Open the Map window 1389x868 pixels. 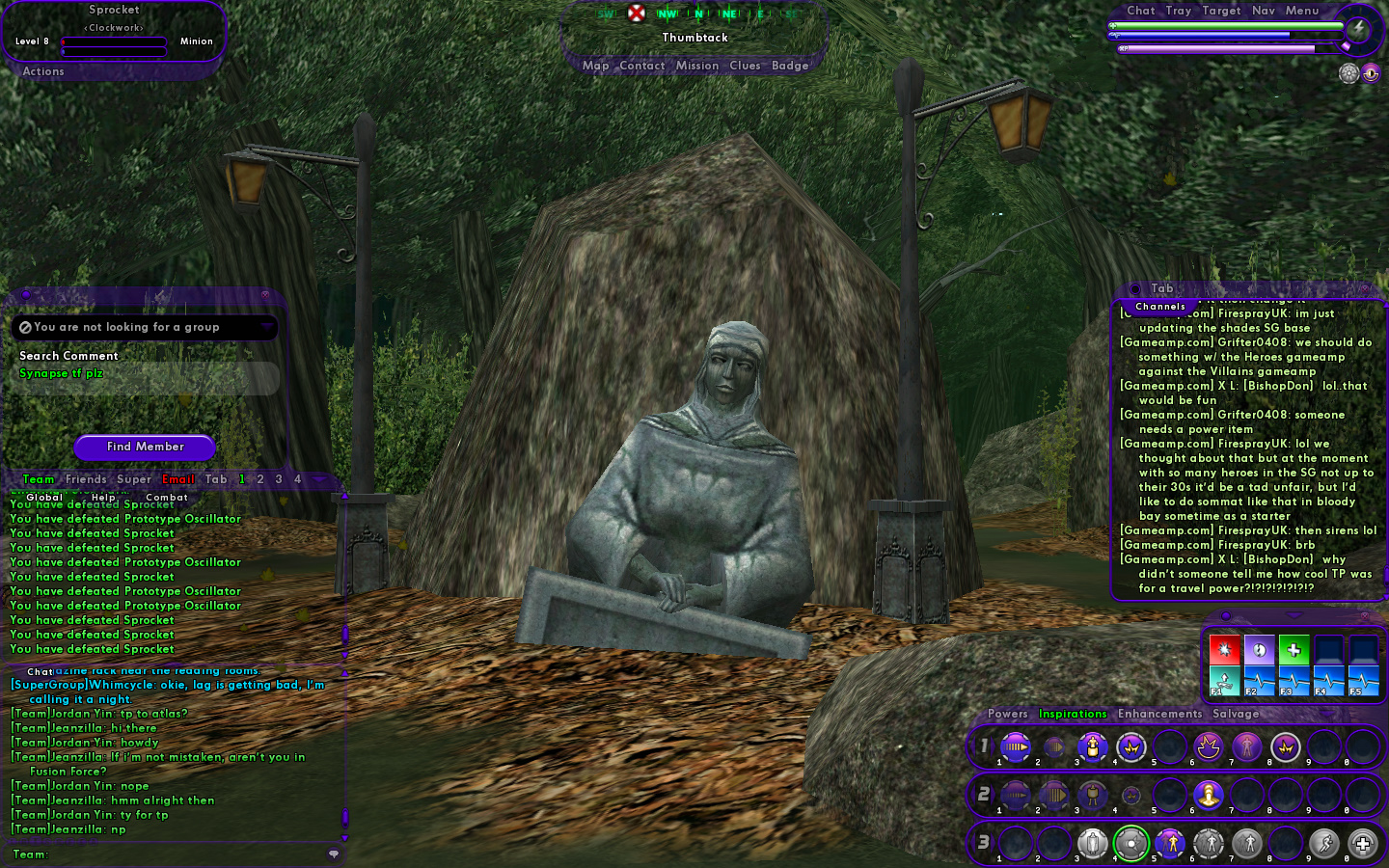pos(595,66)
